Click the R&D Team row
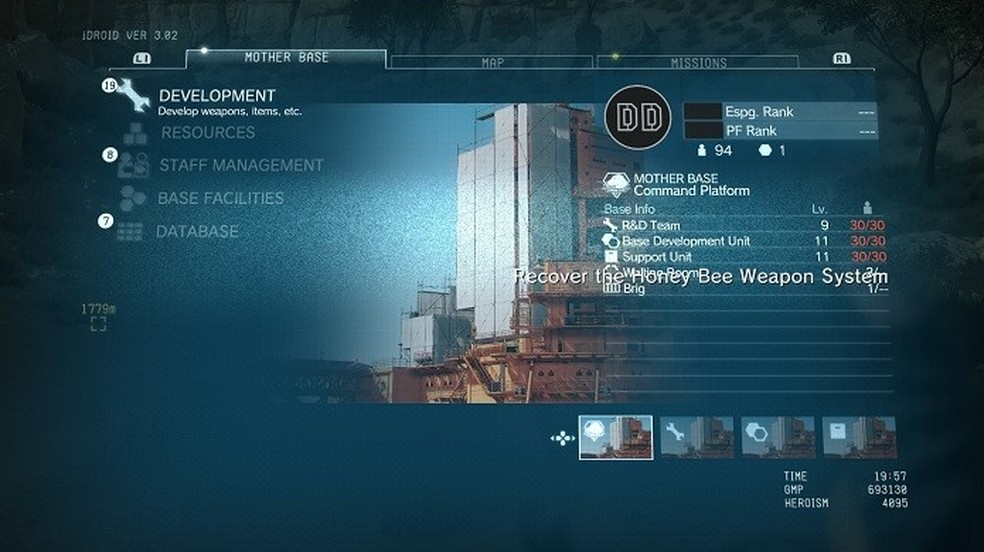The height and width of the screenshot is (552, 984). 744,226
